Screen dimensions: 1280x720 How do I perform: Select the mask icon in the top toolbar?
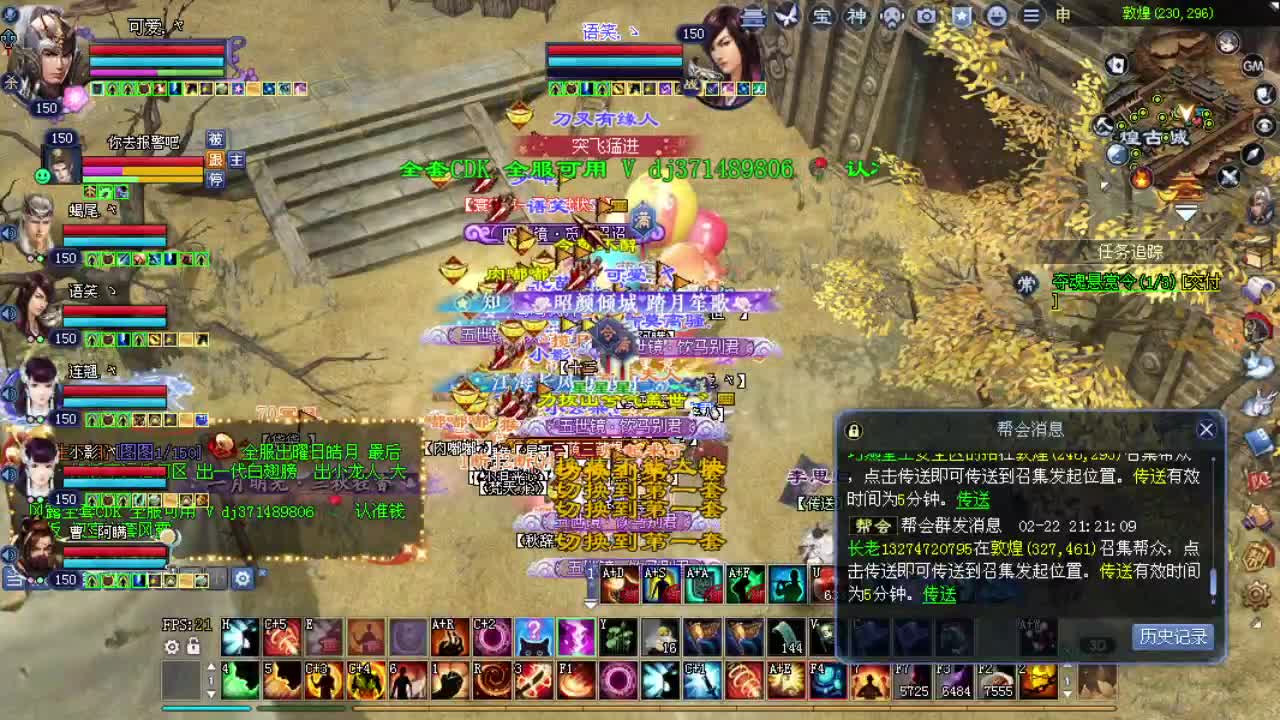click(x=892, y=17)
